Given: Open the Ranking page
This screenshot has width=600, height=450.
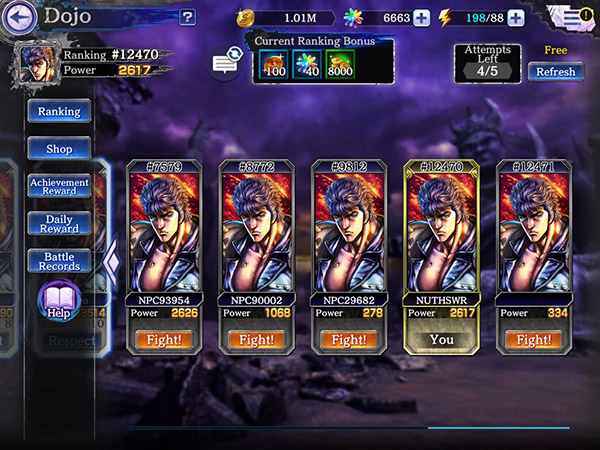Looking at the screenshot, I should pyautogui.click(x=59, y=111).
